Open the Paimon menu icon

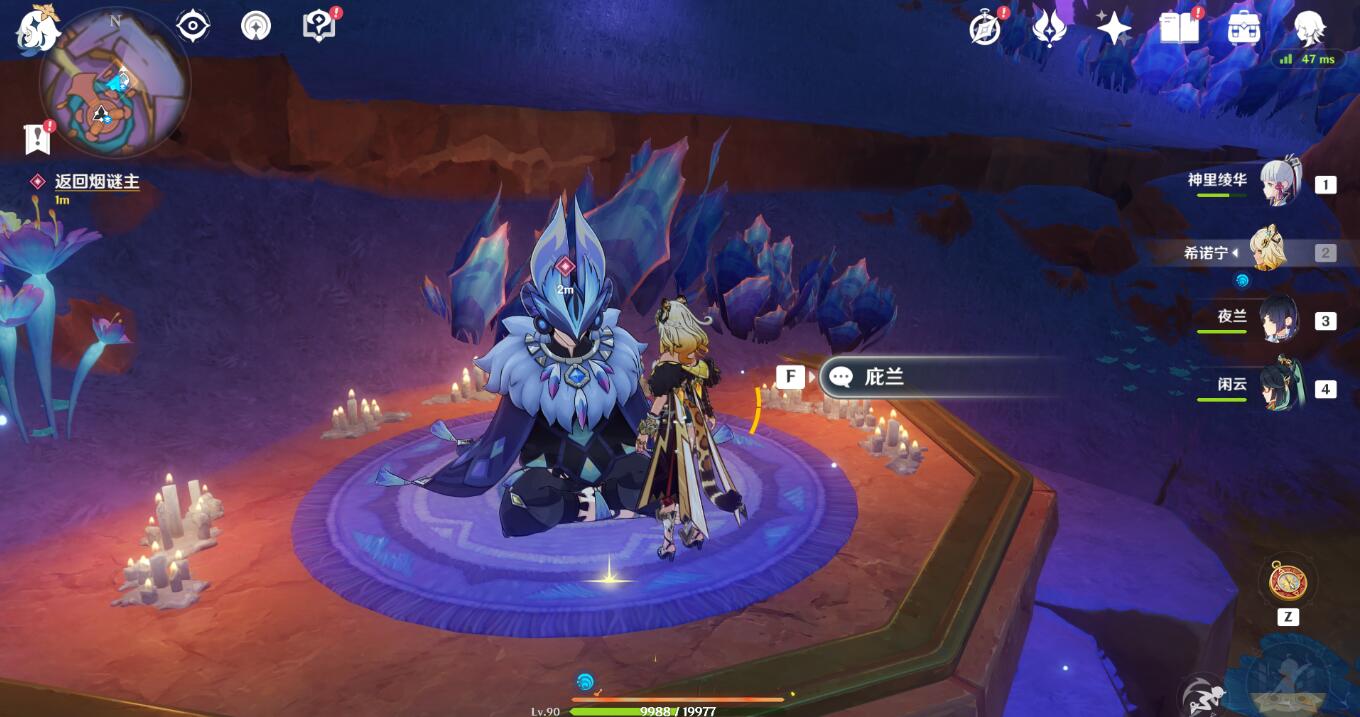[x=36, y=28]
